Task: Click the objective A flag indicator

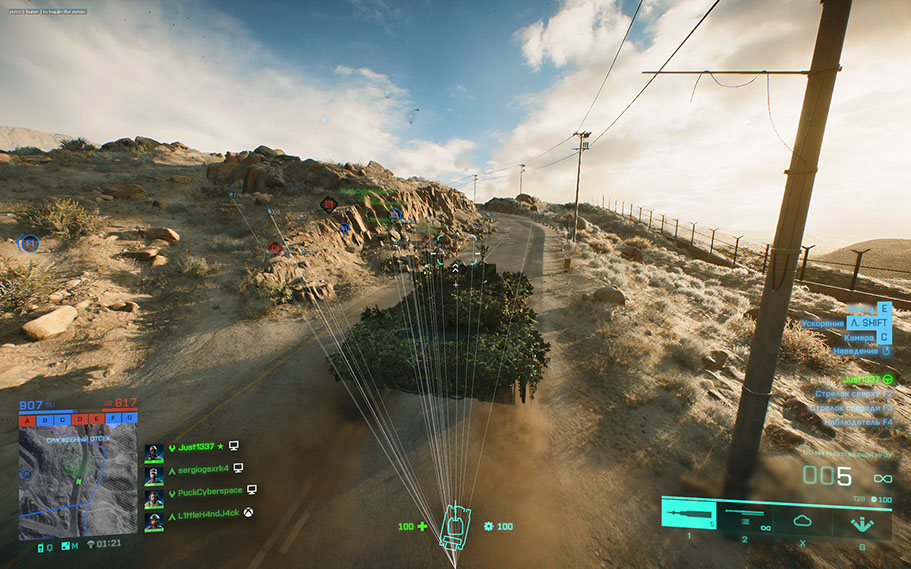Action: (27, 419)
